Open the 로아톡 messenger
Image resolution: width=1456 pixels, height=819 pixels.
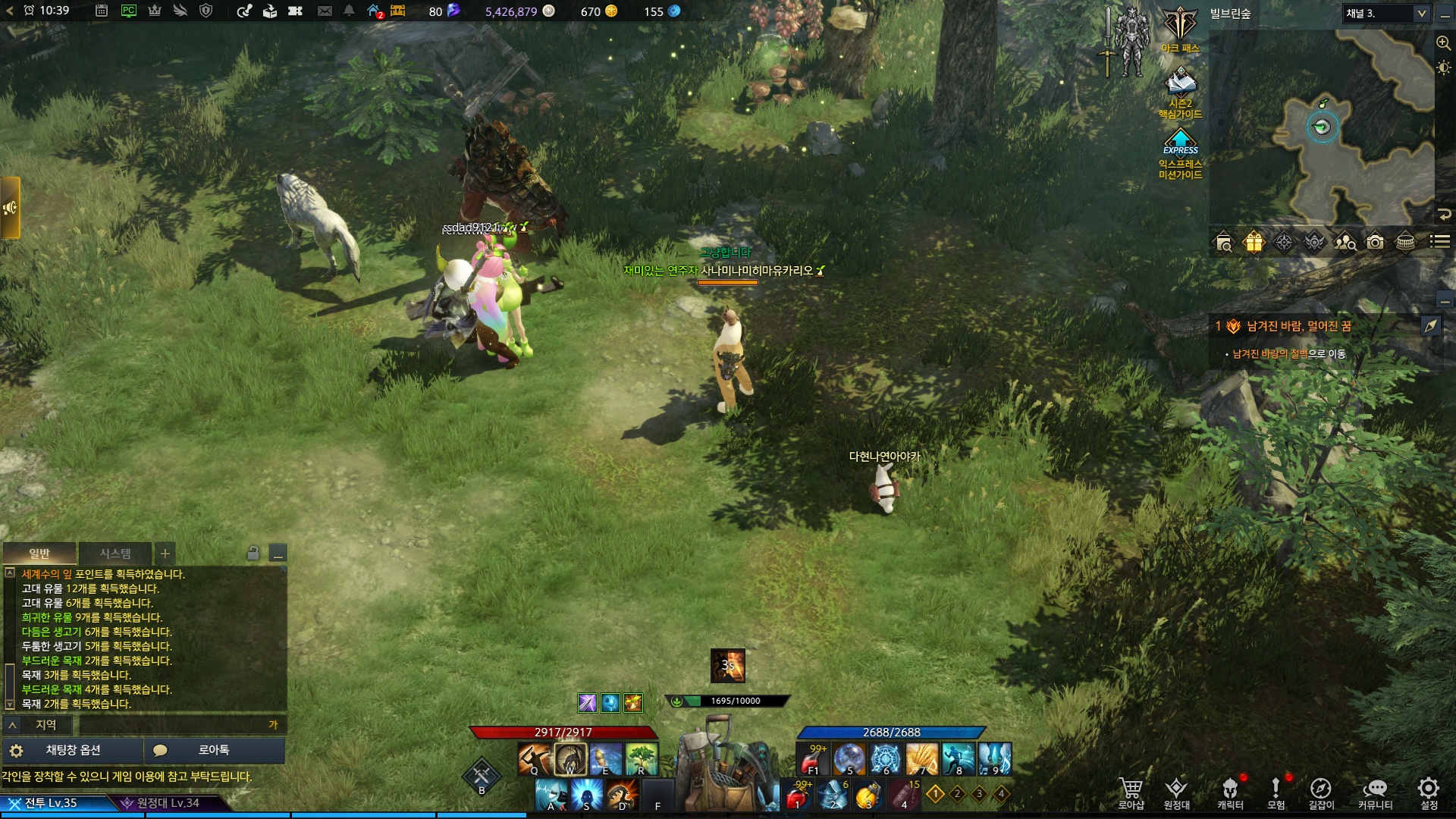(x=214, y=750)
